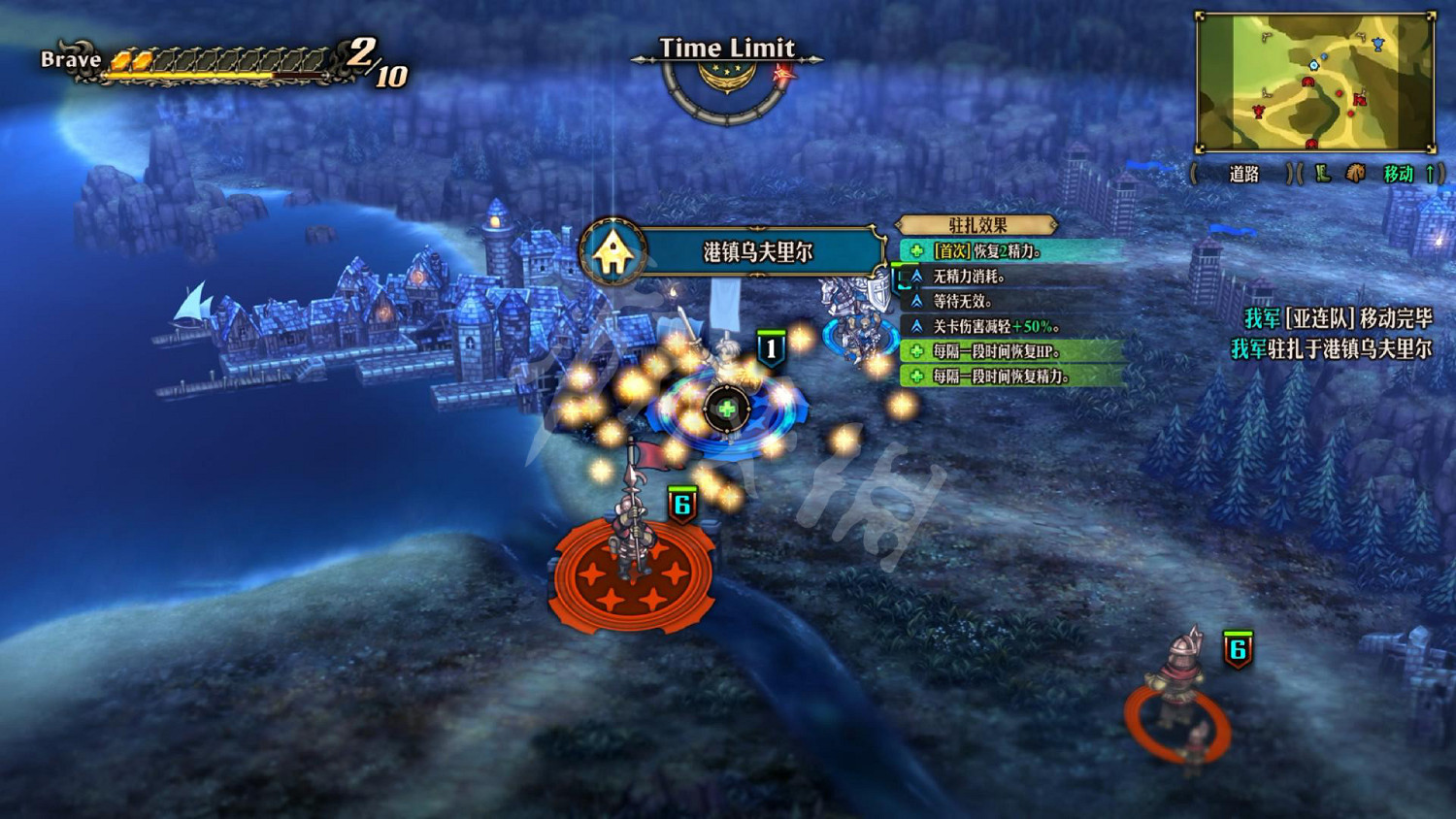
Task: Click the house icon on the town banner
Action: (612, 252)
